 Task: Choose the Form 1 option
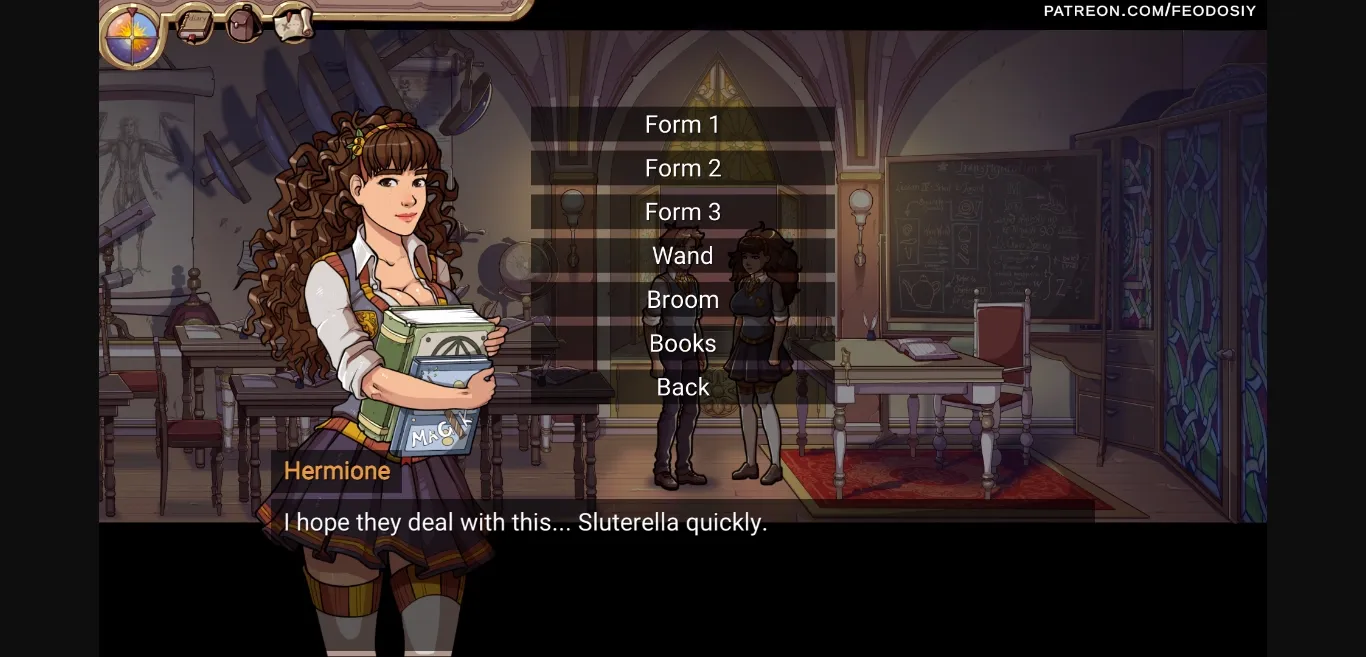[683, 125]
